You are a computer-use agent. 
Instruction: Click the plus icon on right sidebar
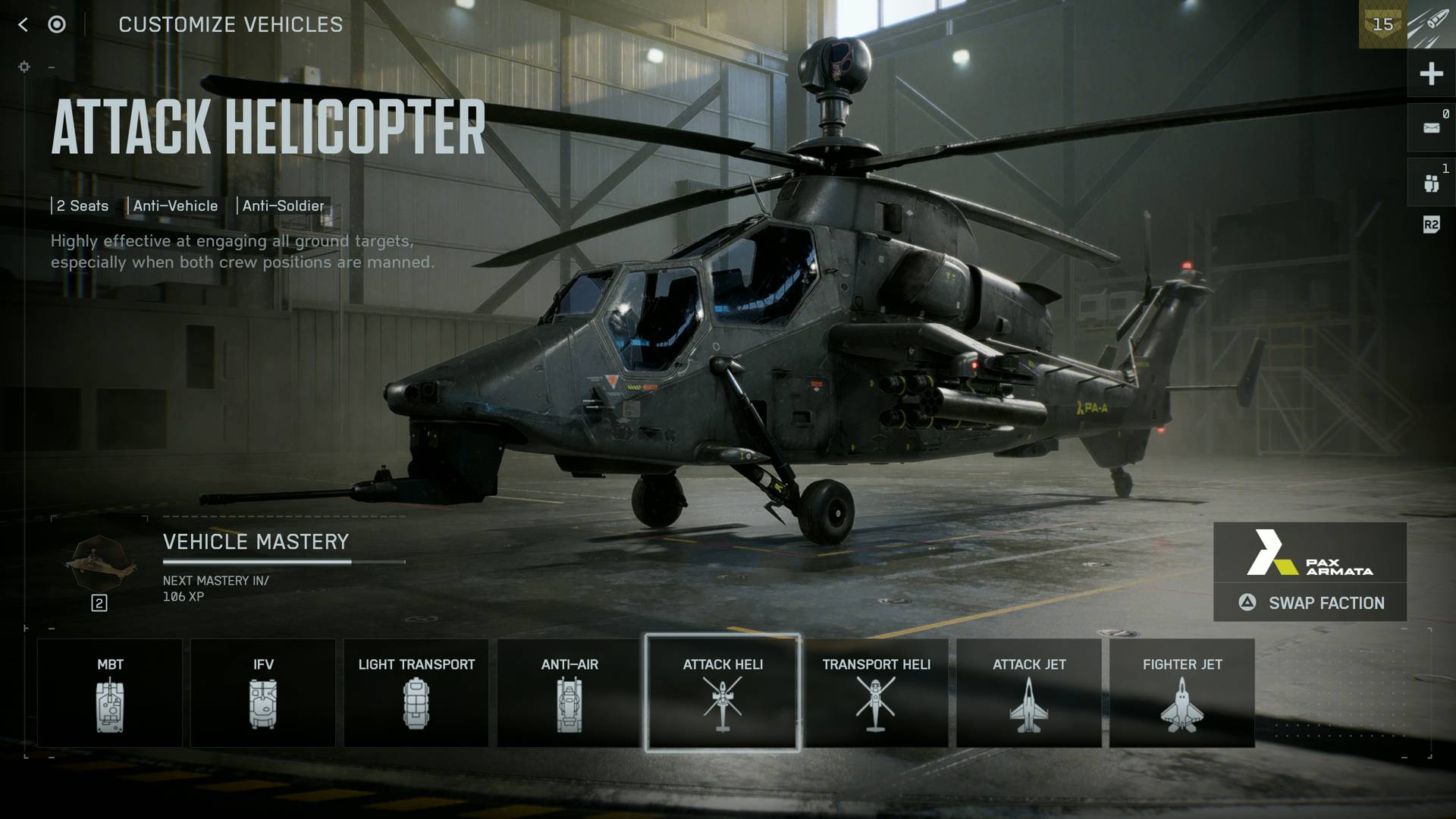[1431, 74]
